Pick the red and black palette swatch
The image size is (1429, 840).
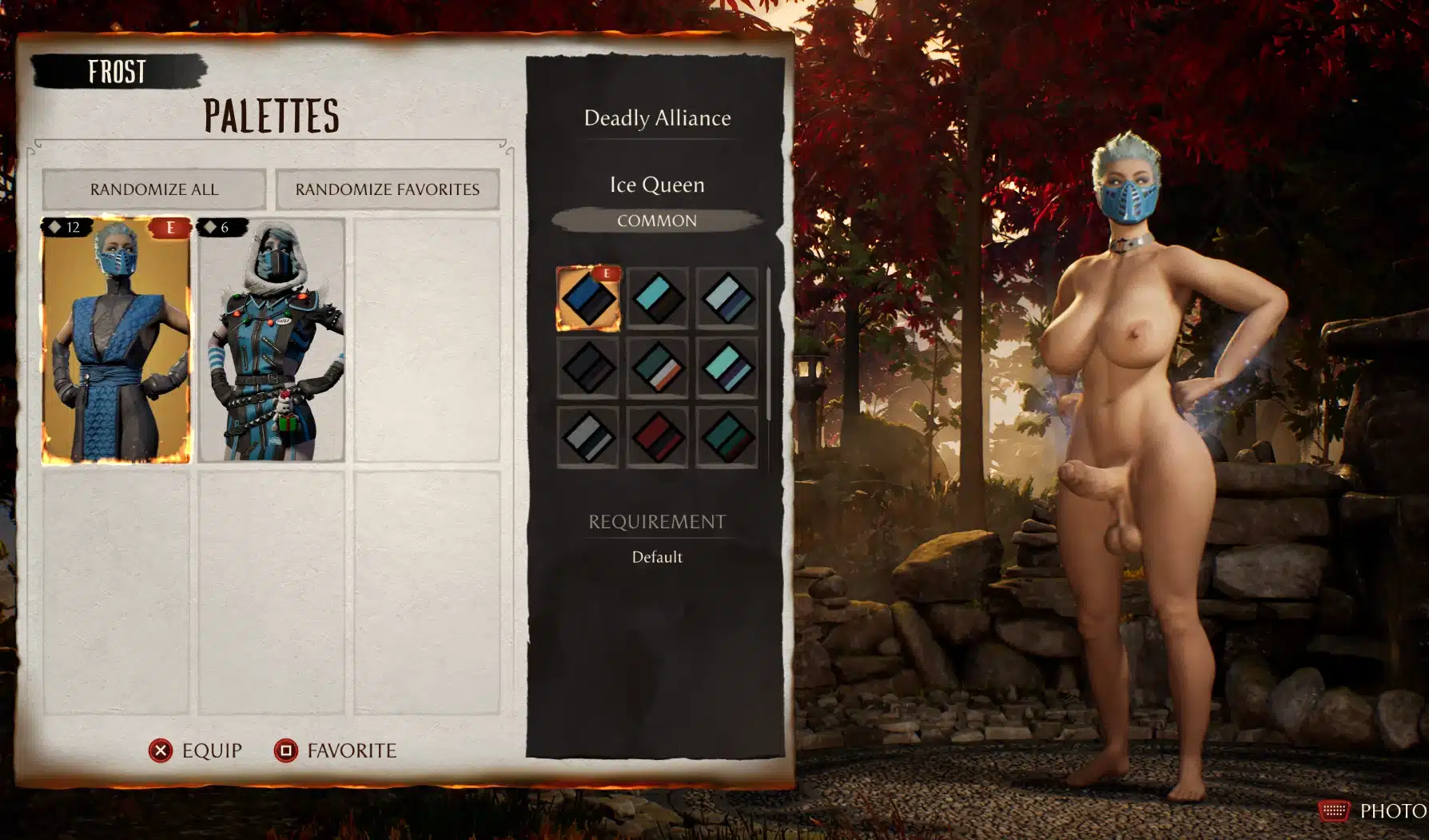[x=658, y=436]
